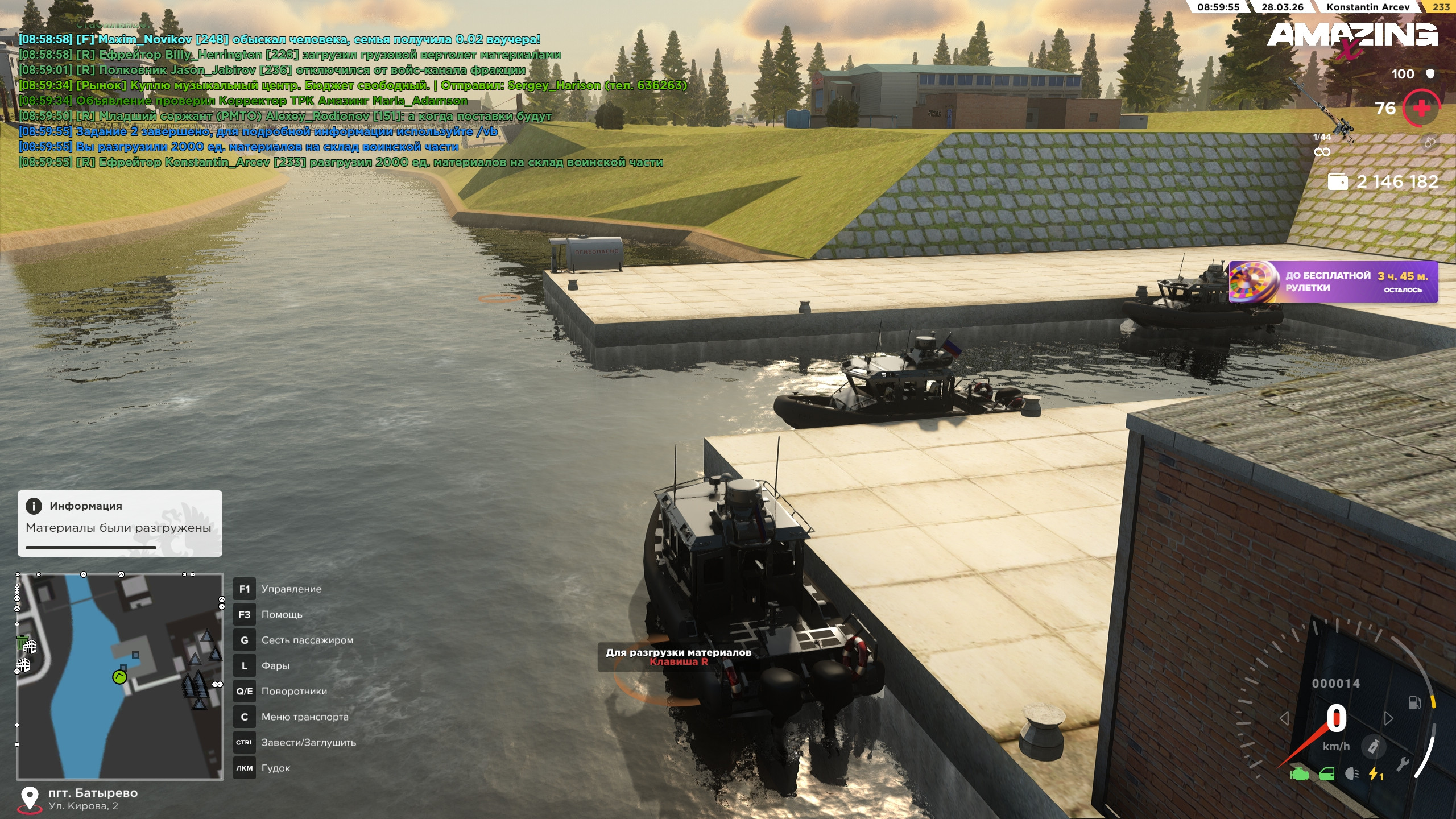This screenshot has height=819, width=1456.
Task: Dismiss the Информация notification about unloaded materials
Action: coord(119,523)
